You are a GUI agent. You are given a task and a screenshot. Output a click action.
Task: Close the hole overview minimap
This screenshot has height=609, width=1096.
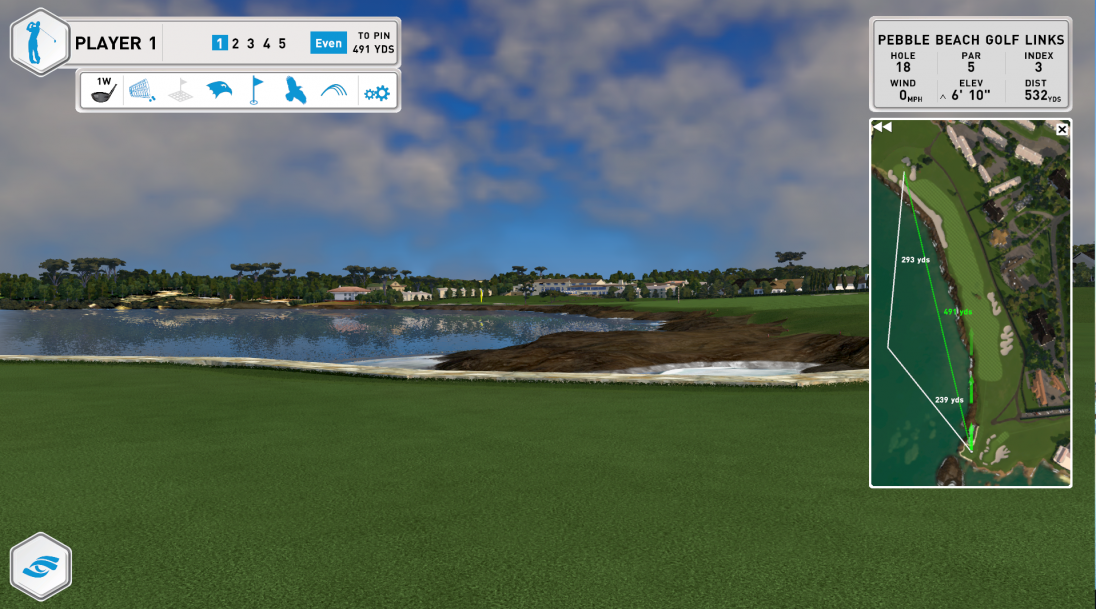(x=1062, y=129)
